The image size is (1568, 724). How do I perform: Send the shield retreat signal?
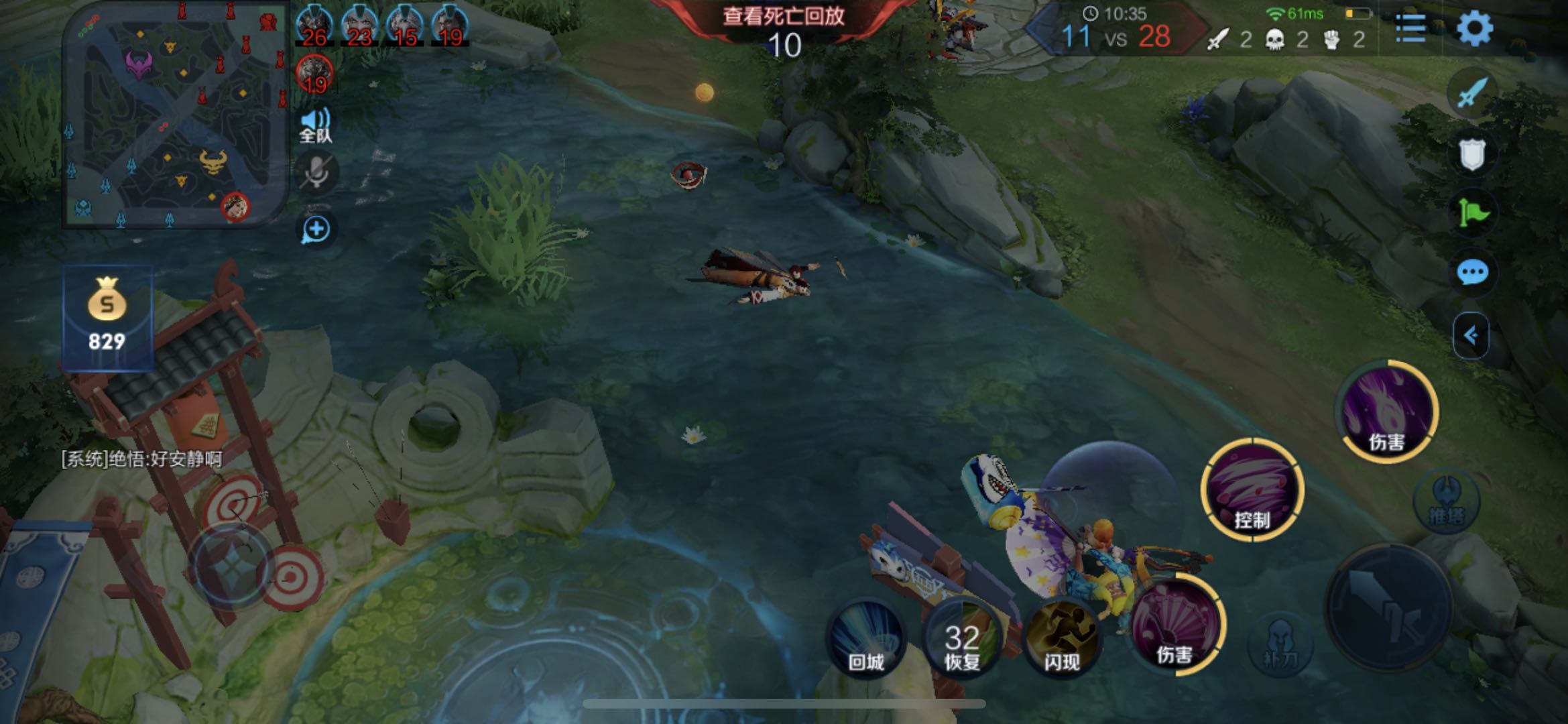(1471, 154)
